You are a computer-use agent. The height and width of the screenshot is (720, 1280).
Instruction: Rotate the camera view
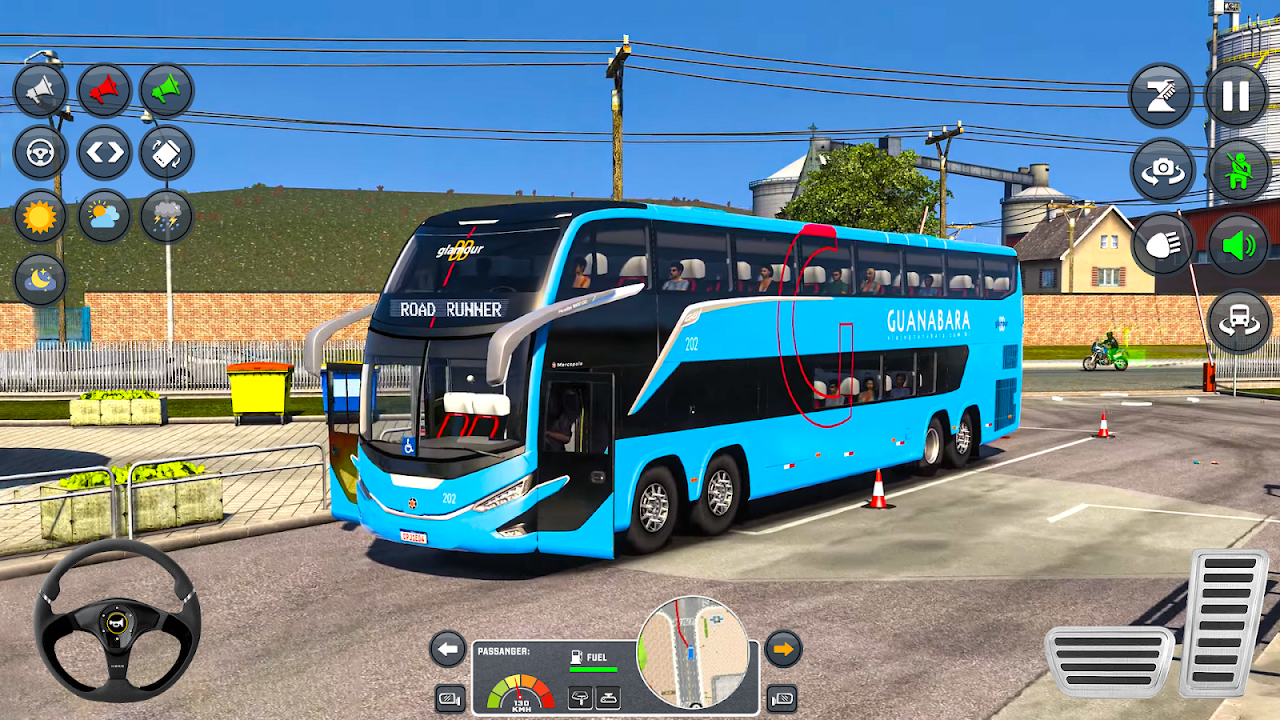[1161, 170]
